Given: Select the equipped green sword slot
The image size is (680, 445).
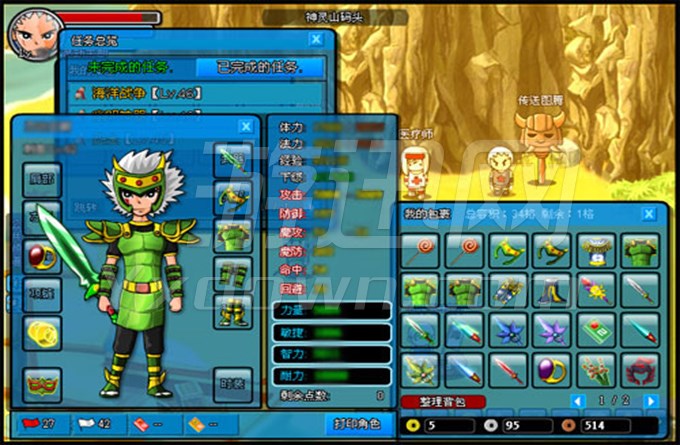Looking at the screenshot, I should [233, 157].
